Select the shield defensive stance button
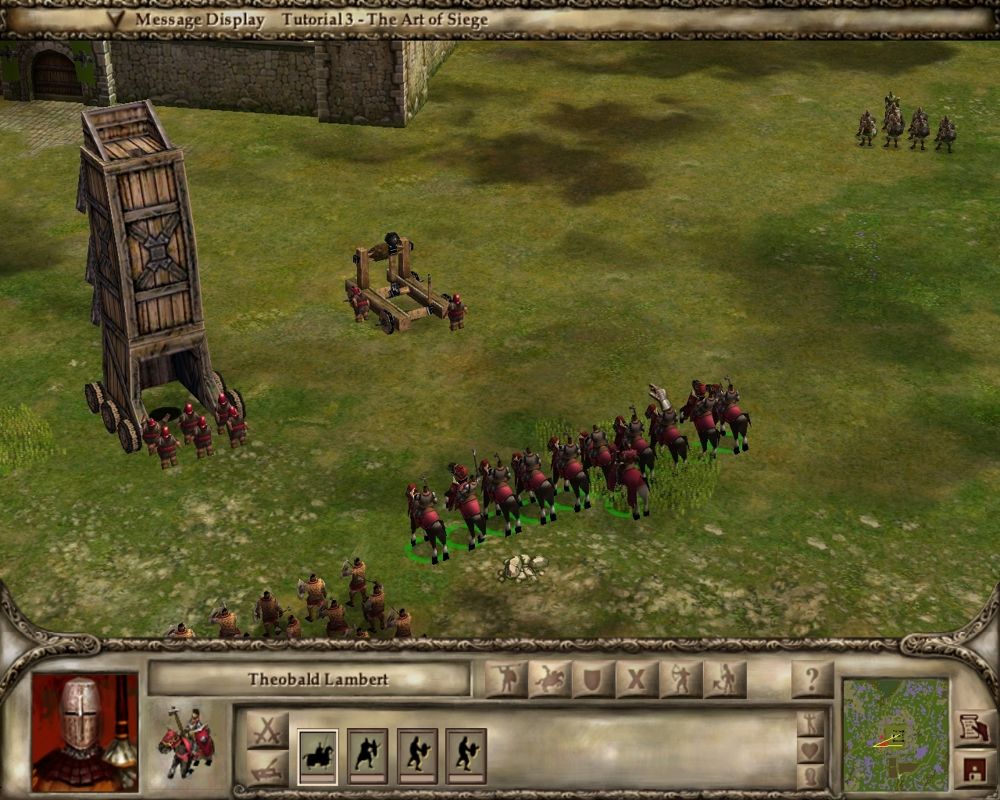The width and height of the screenshot is (1000, 800). [x=593, y=680]
